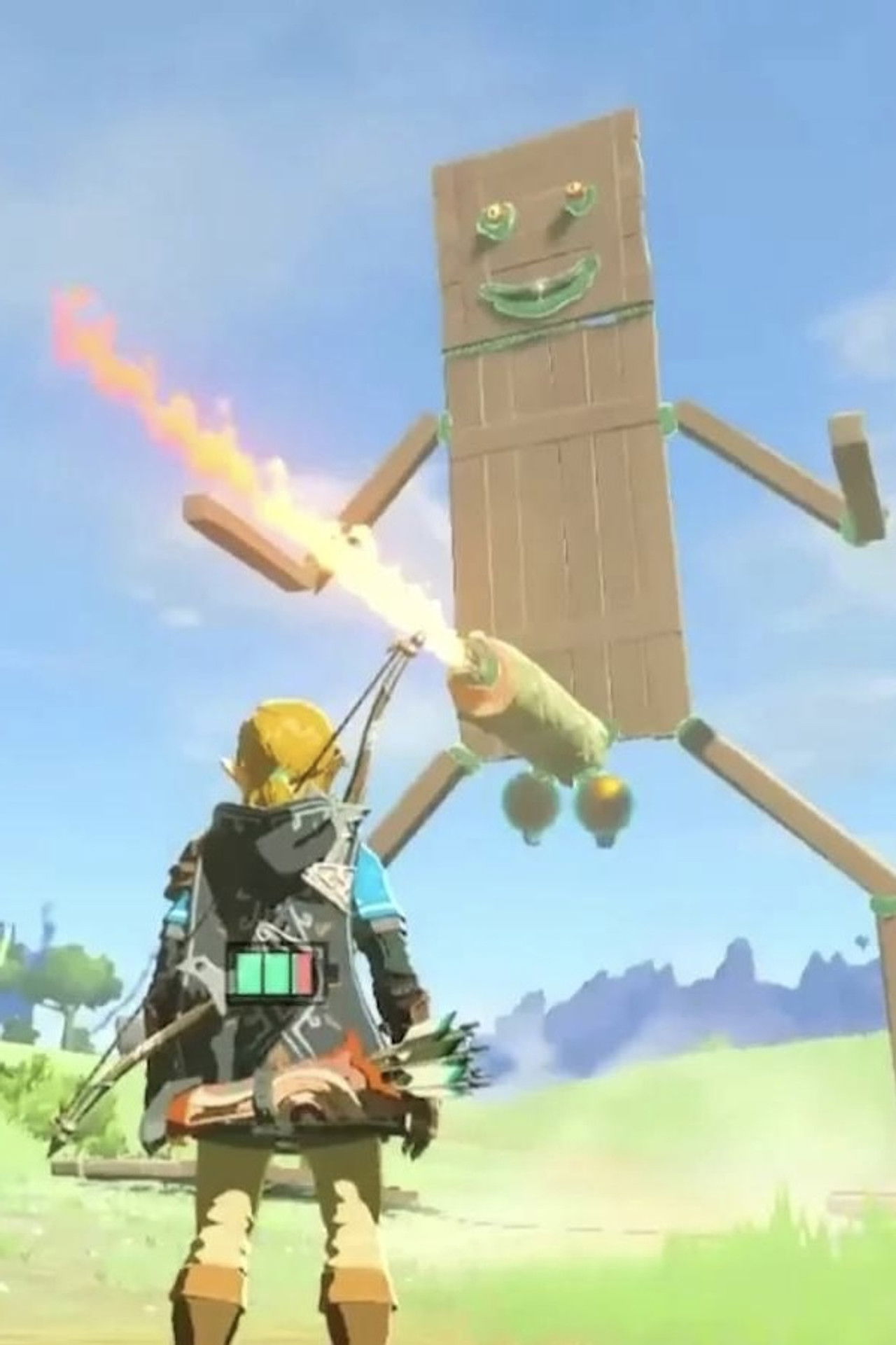
Task: Select the construct's smiling mouth
Action: [535, 291]
